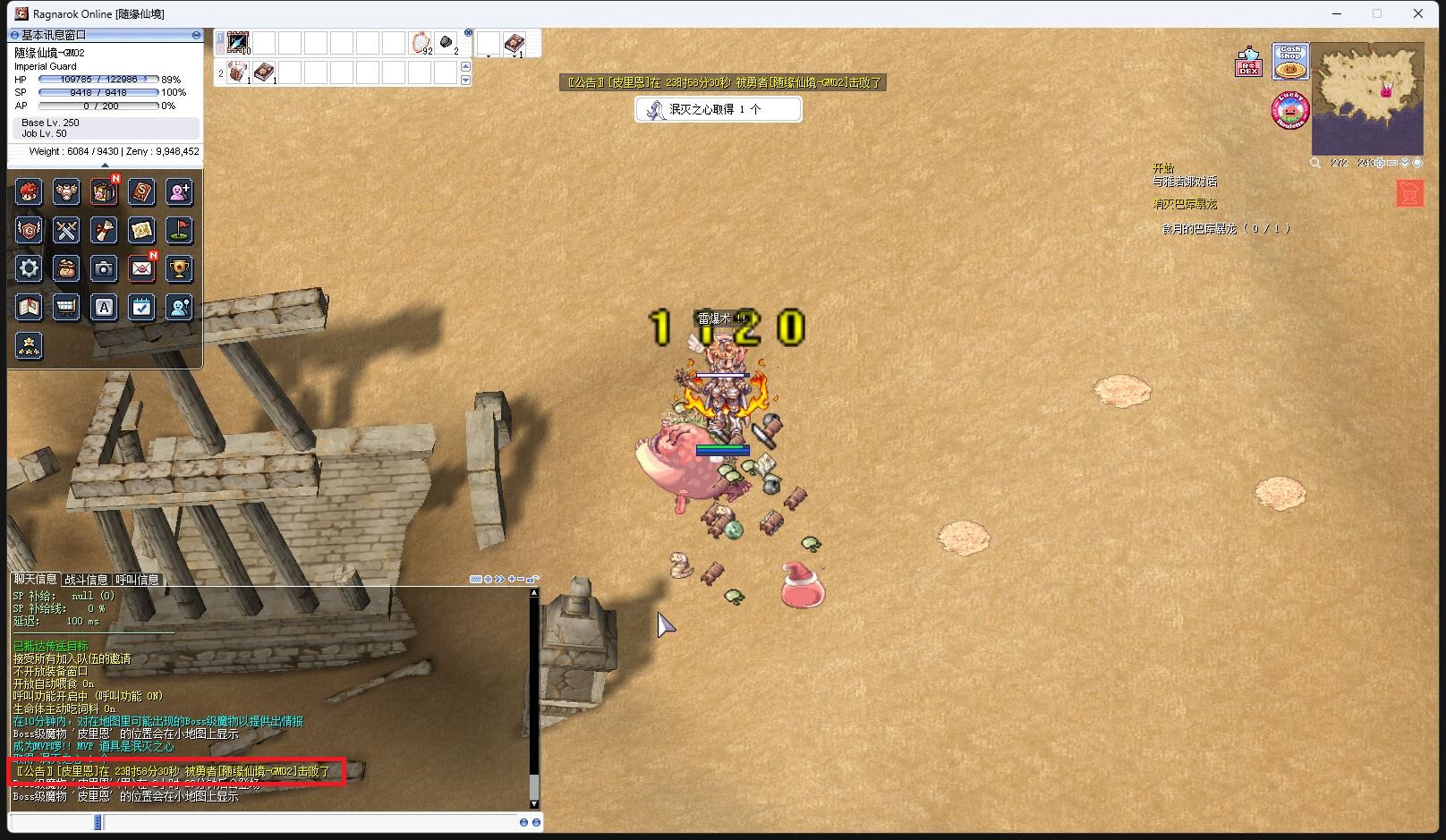This screenshot has height=840, width=1446.
Task: Open the world map parchment icon
Action: pos(141,230)
